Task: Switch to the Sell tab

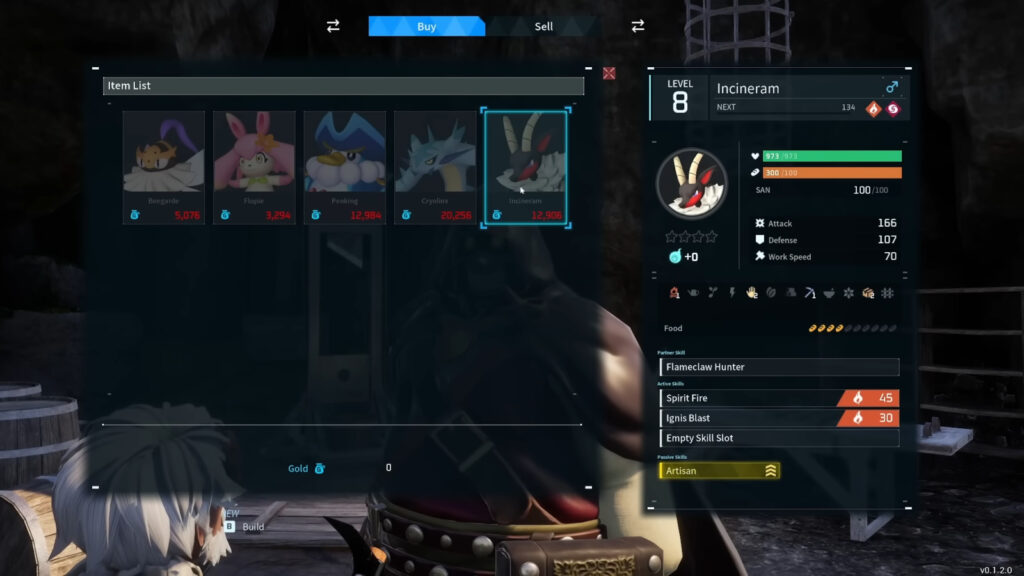Action: [543, 26]
